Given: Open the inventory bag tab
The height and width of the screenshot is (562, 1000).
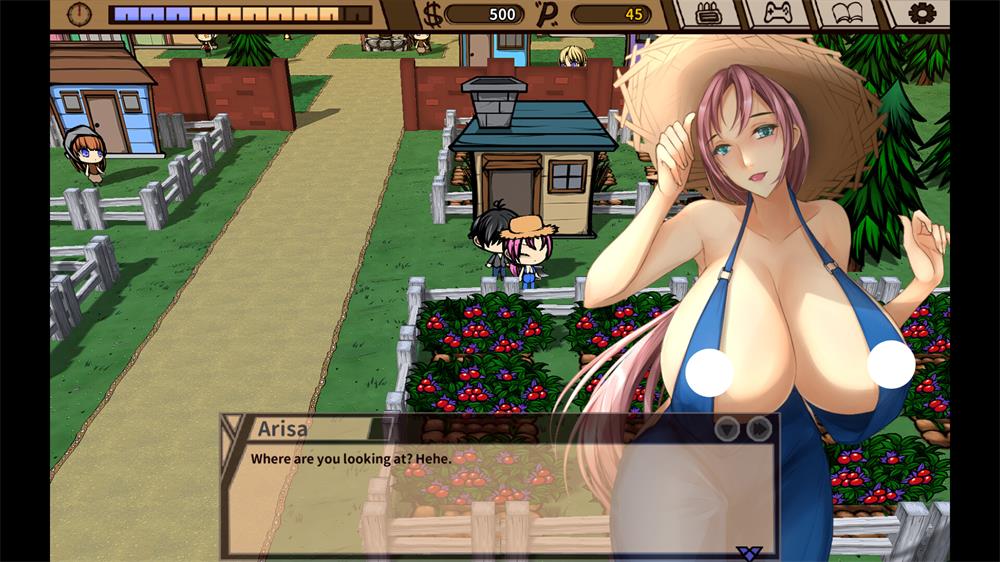Looking at the screenshot, I should [709, 14].
